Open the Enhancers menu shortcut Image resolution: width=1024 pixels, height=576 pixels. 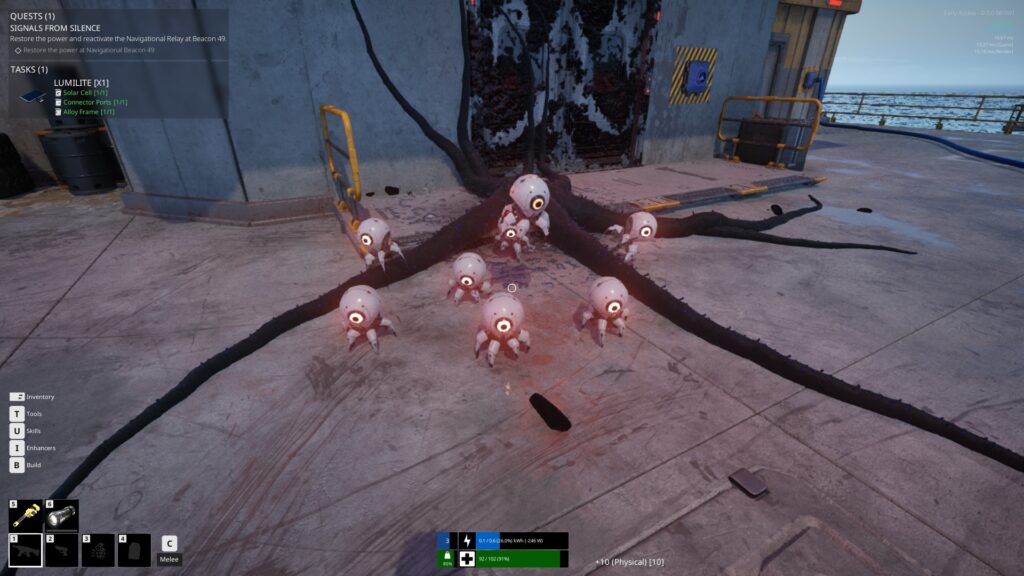17,448
